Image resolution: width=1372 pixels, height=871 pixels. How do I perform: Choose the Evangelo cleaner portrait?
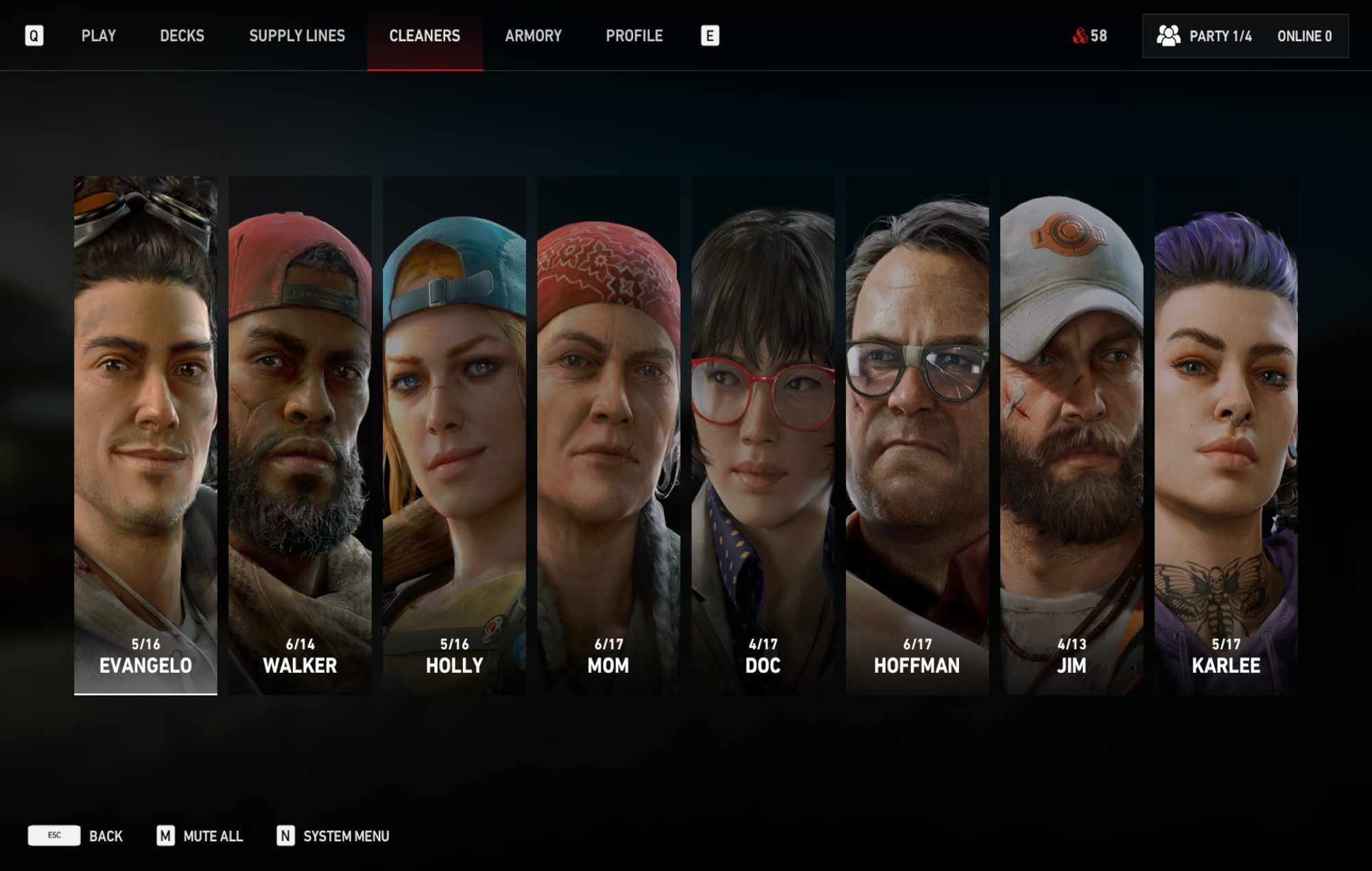tap(145, 435)
